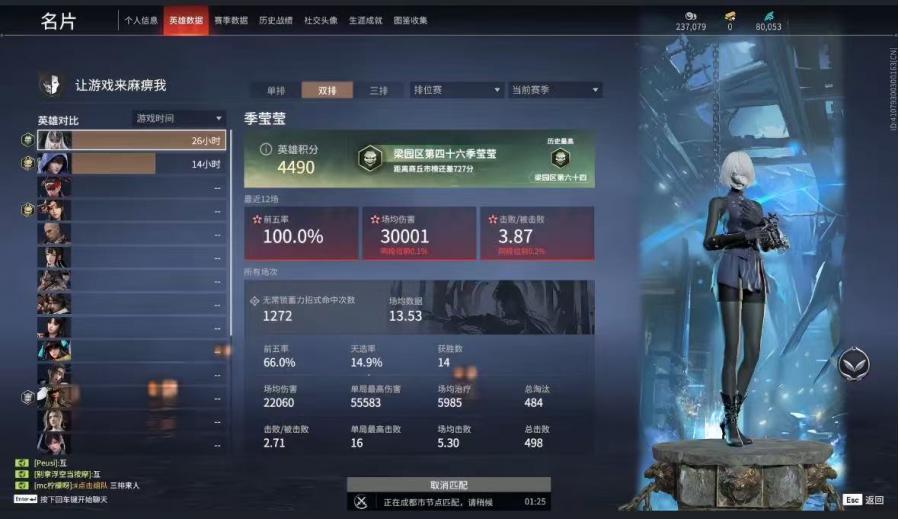Screen dimensions: 900x519
Task: Click the selected 英雄数据 tab
Action: [186, 20]
